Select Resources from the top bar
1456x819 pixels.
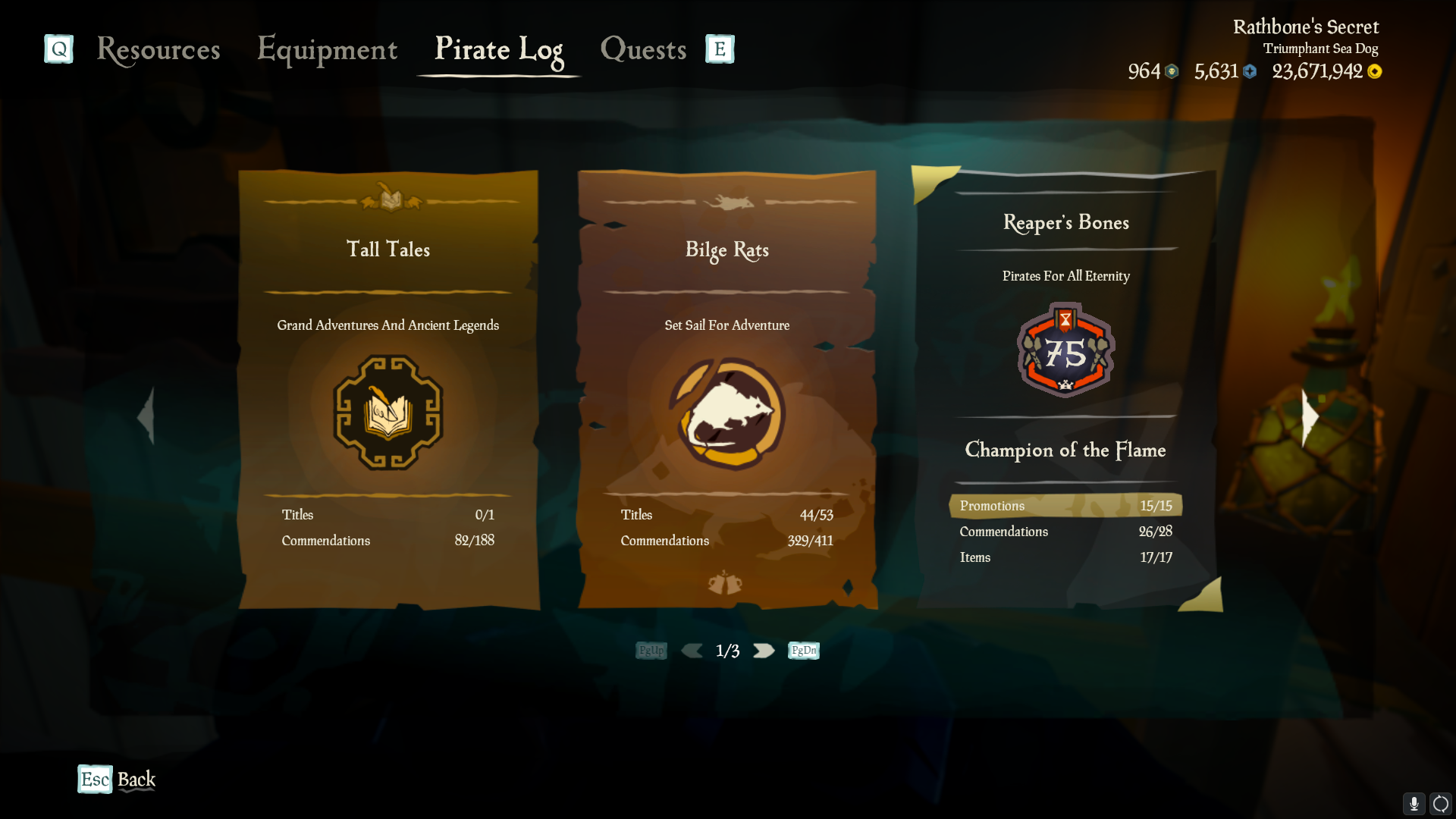point(158,51)
